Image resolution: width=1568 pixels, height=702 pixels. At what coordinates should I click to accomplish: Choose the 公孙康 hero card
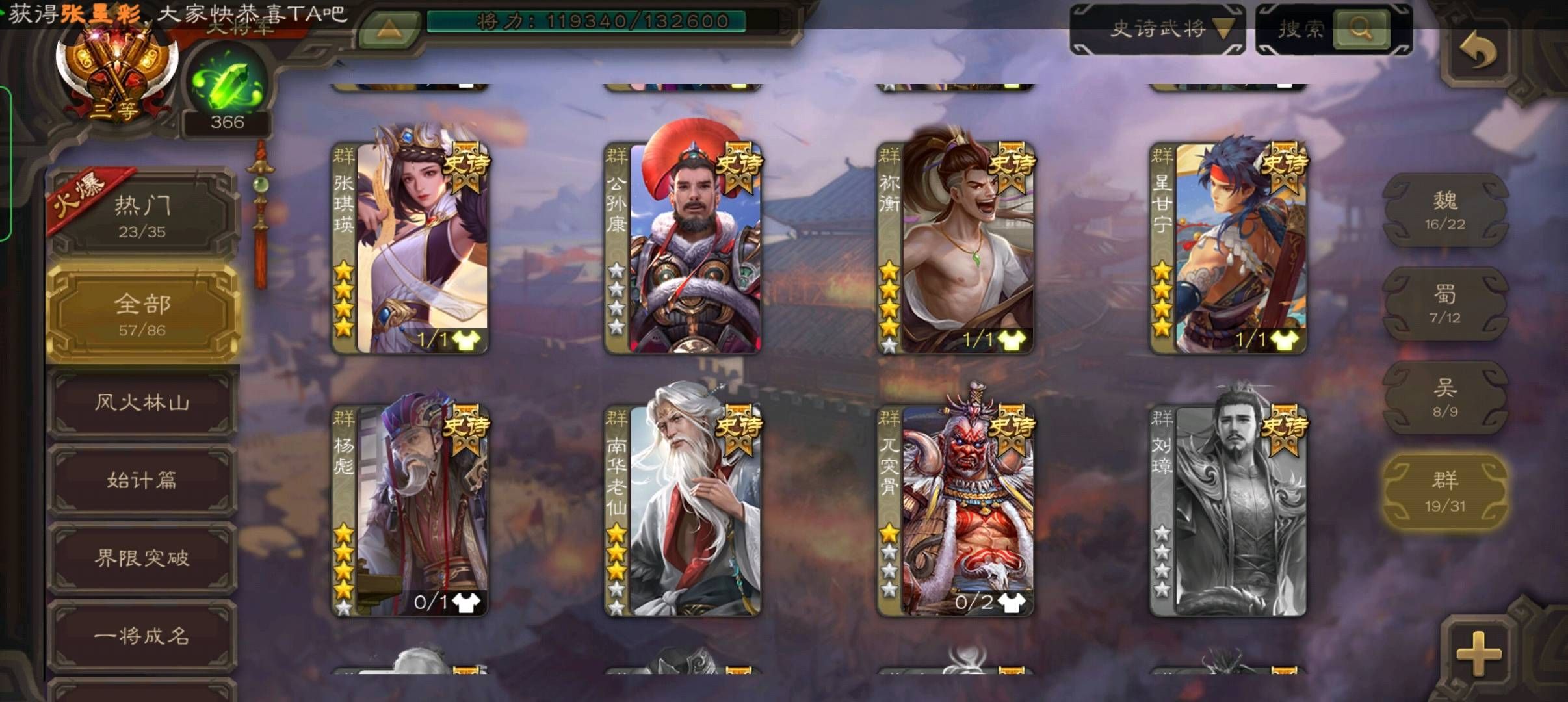point(683,248)
